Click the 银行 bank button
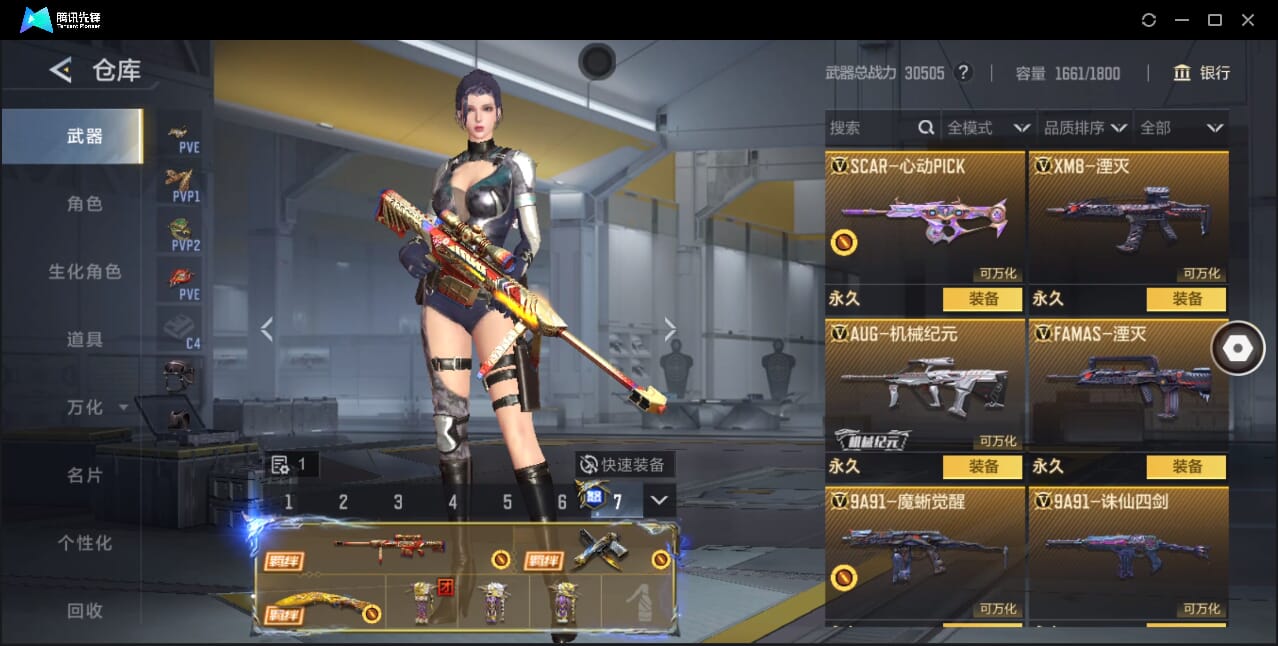Screen dimensions: 1278x646 1202,73
